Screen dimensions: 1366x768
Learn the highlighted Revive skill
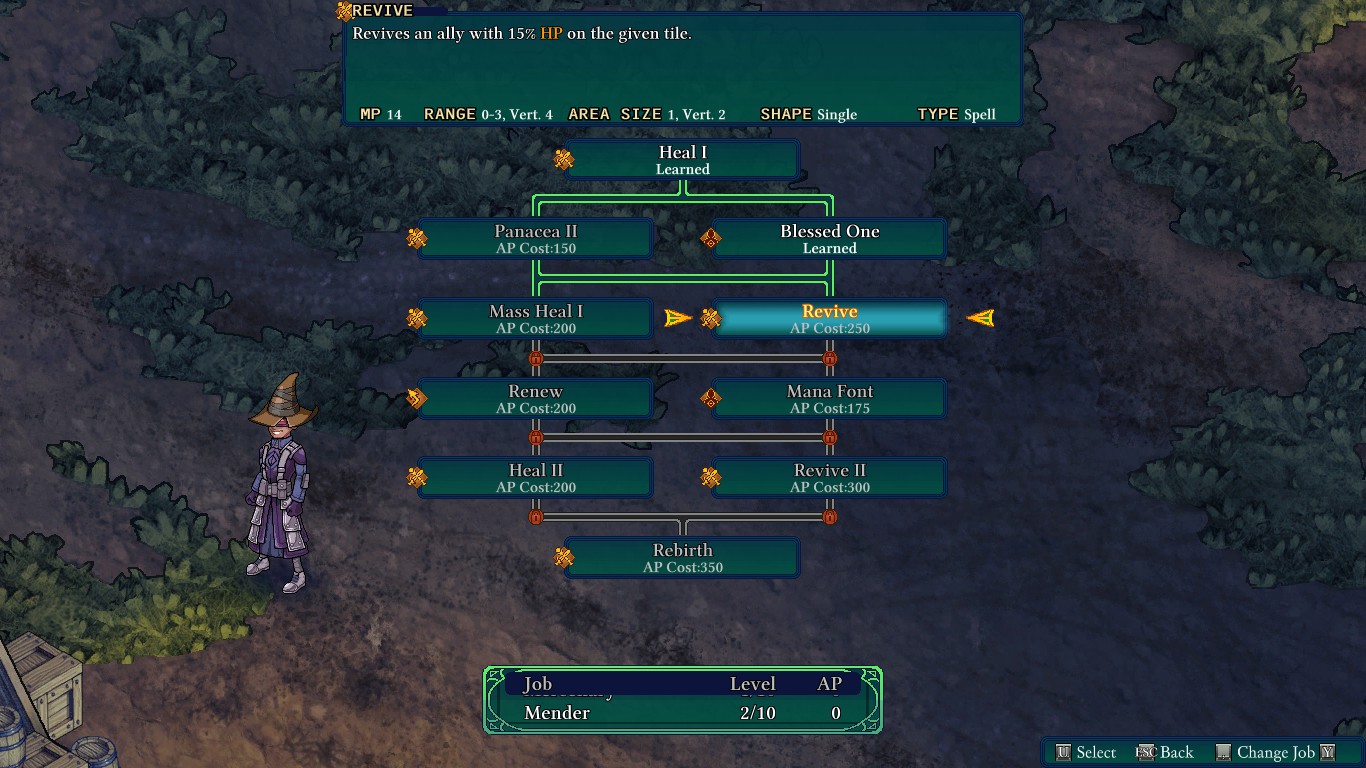pos(829,319)
